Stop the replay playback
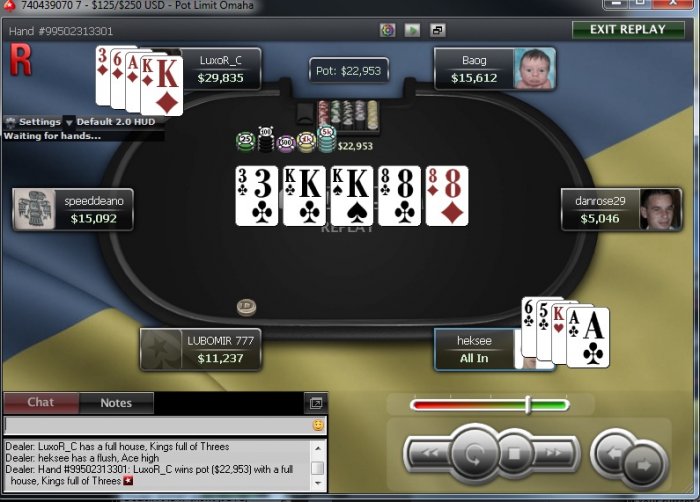This screenshot has width=700, height=502. point(514,455)
